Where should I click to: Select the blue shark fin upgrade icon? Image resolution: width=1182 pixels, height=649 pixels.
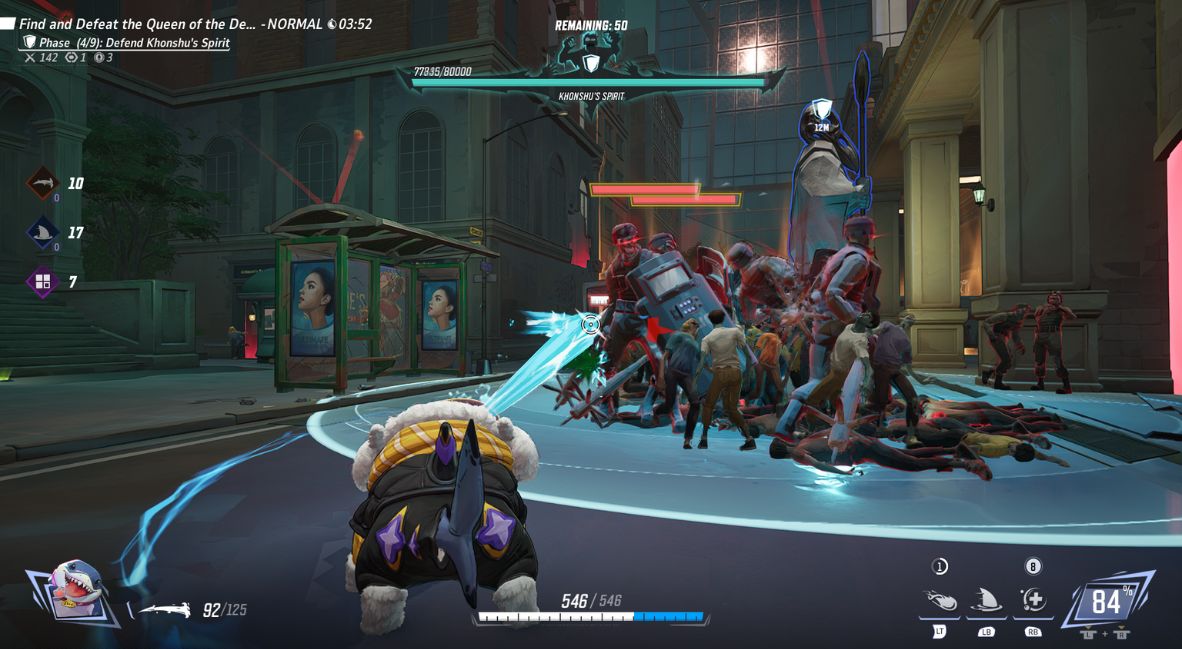[x=42, y=233]
